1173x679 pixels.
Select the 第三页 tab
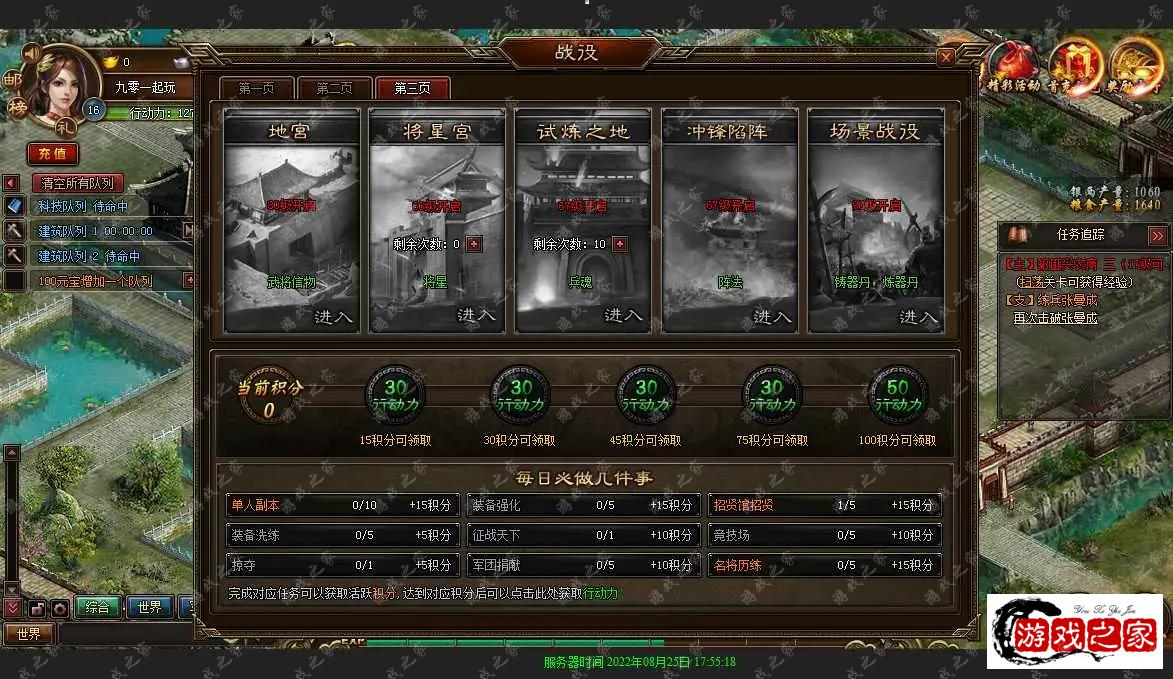pyautogui.click(x=412, y=88)
